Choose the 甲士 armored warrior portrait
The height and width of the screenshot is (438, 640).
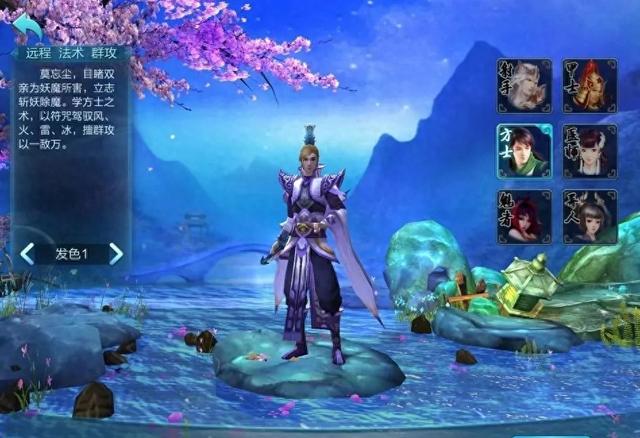tap(589, 86)
